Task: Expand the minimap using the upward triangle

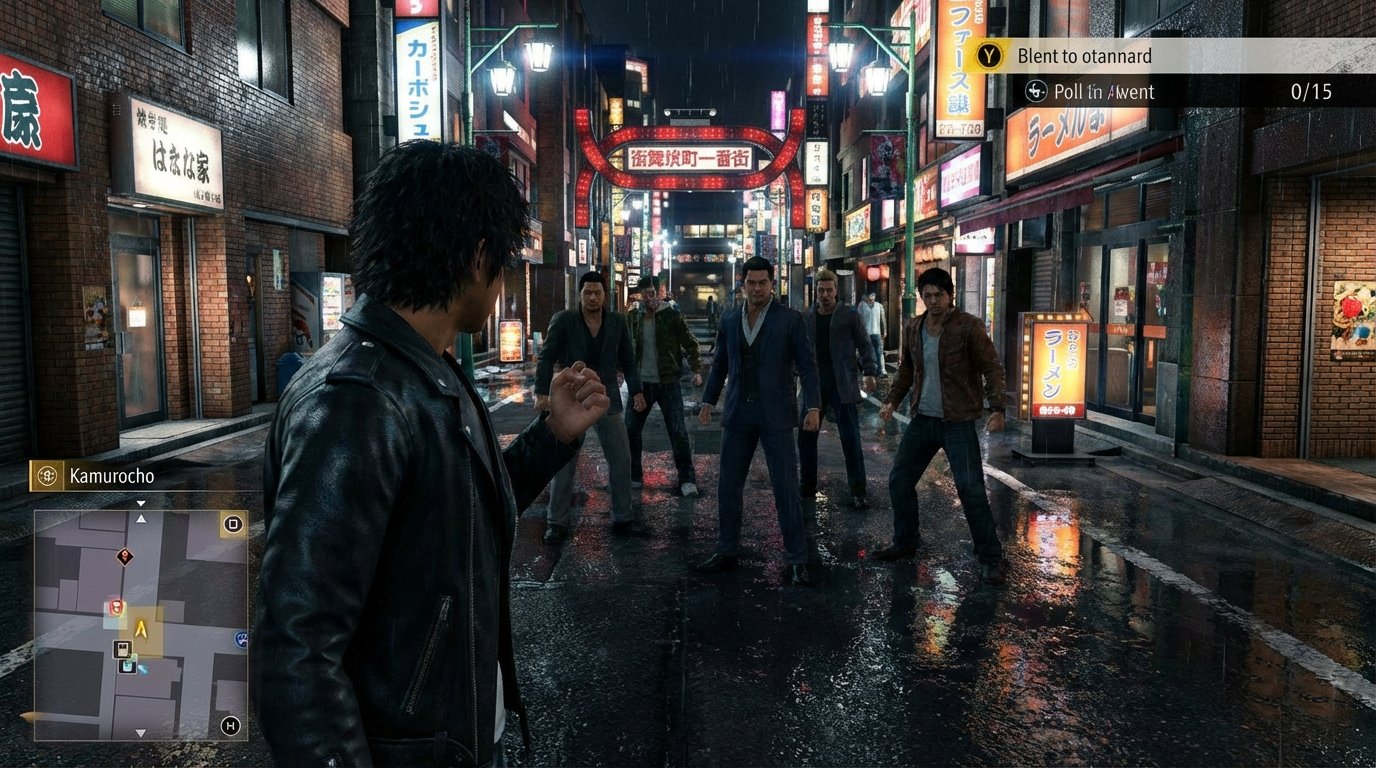Action: coord(141,520)
